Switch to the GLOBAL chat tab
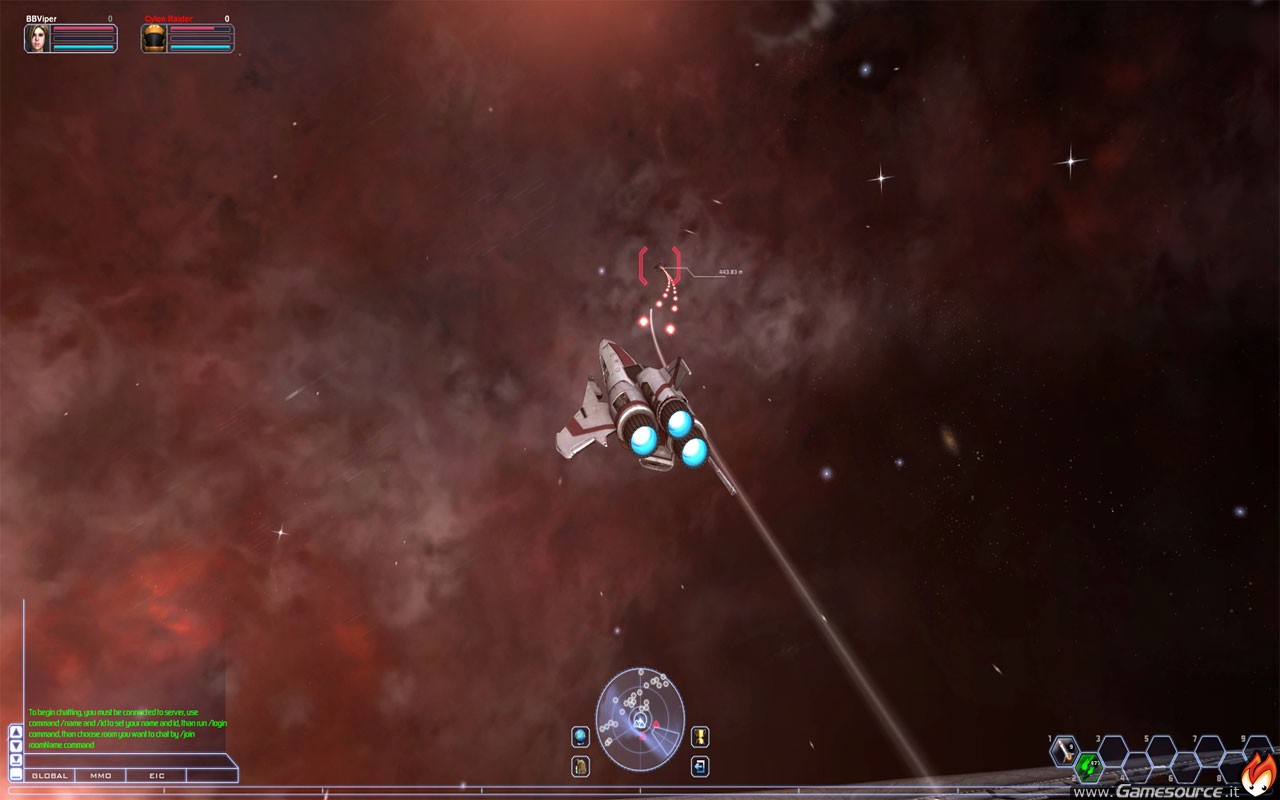Screen dimensions: 1280x800 (50, 775)
